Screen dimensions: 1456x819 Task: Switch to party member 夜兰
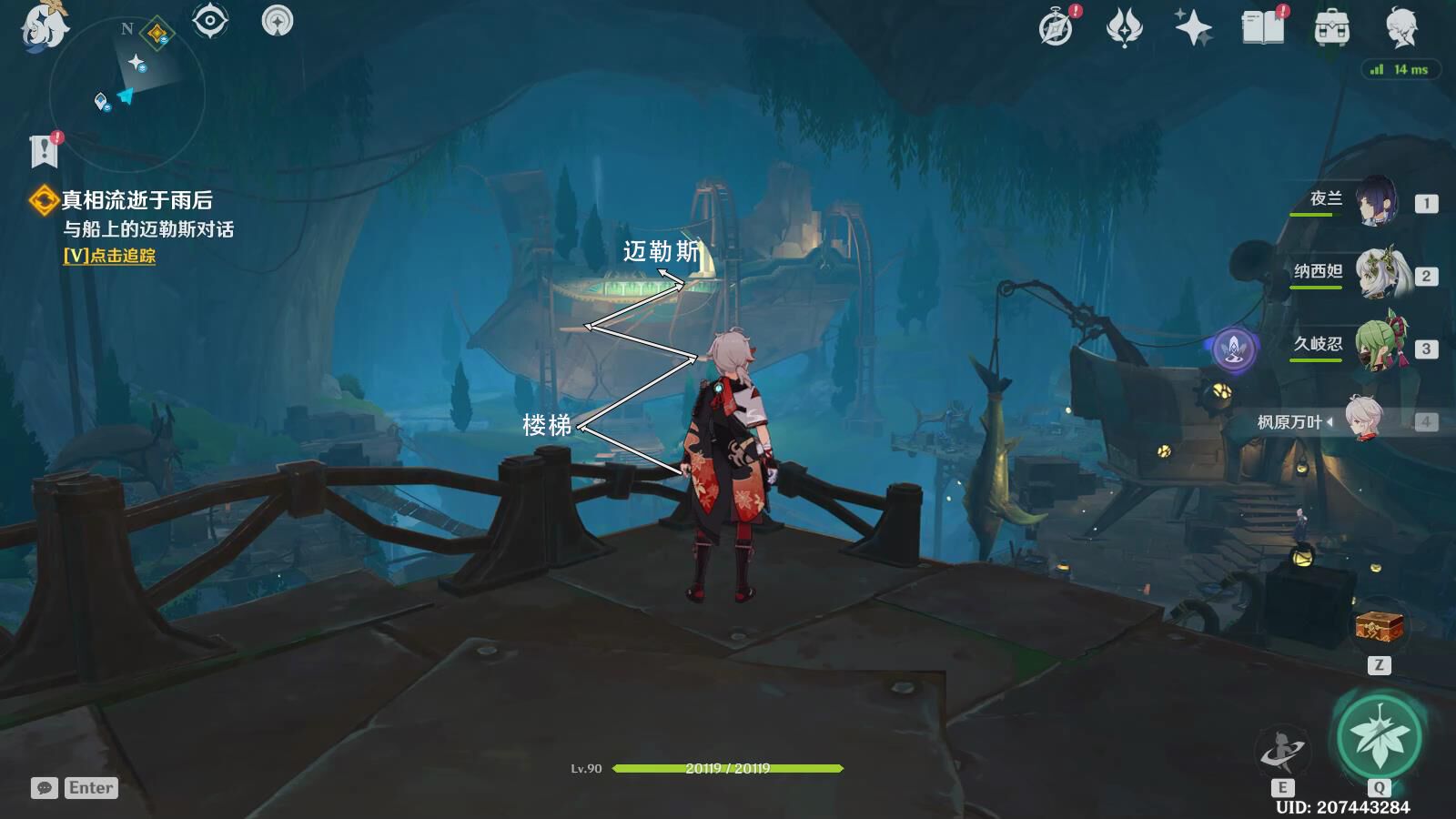[1376, 201]
